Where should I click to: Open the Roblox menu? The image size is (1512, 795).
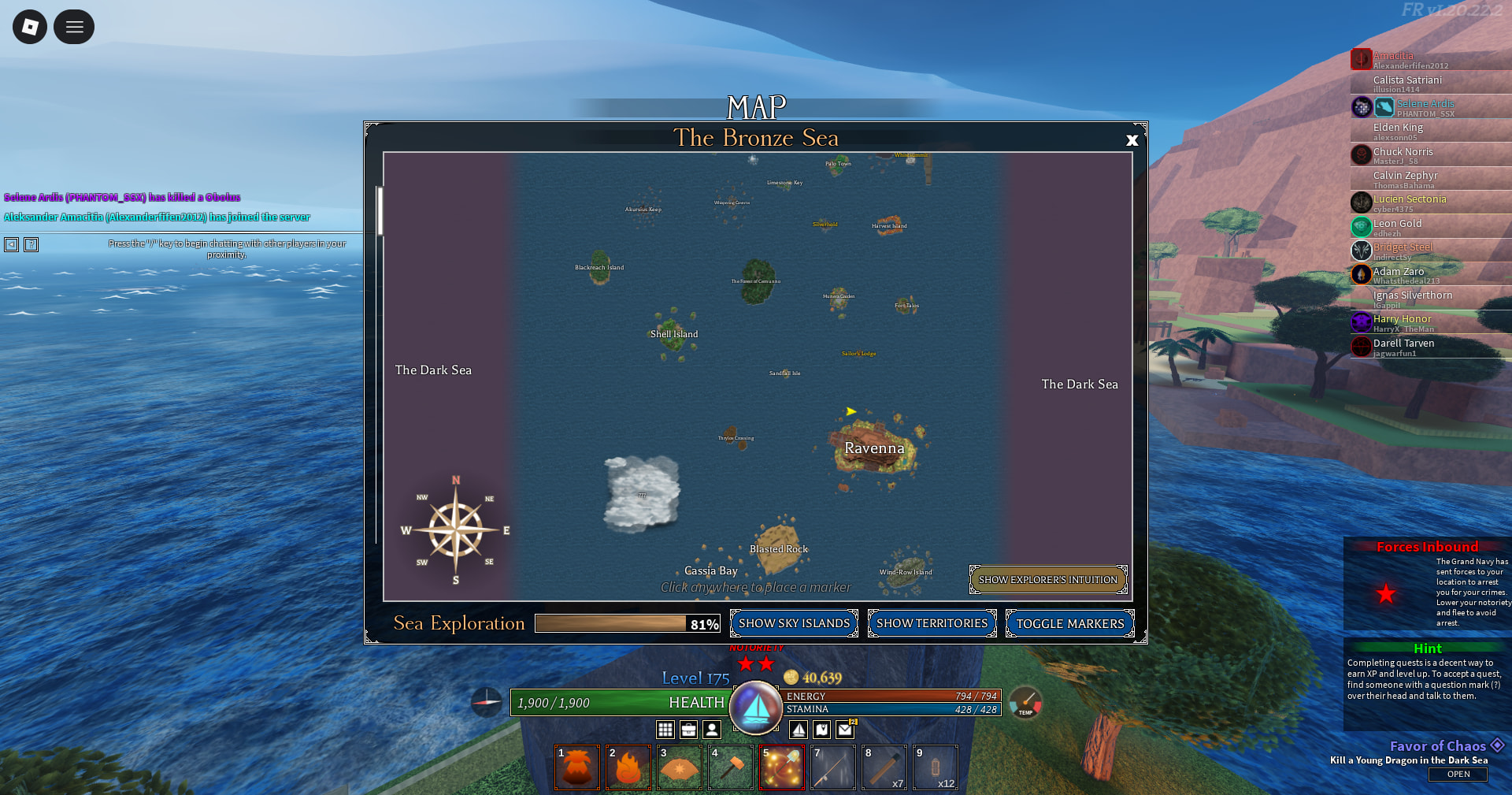coord(30,27)
